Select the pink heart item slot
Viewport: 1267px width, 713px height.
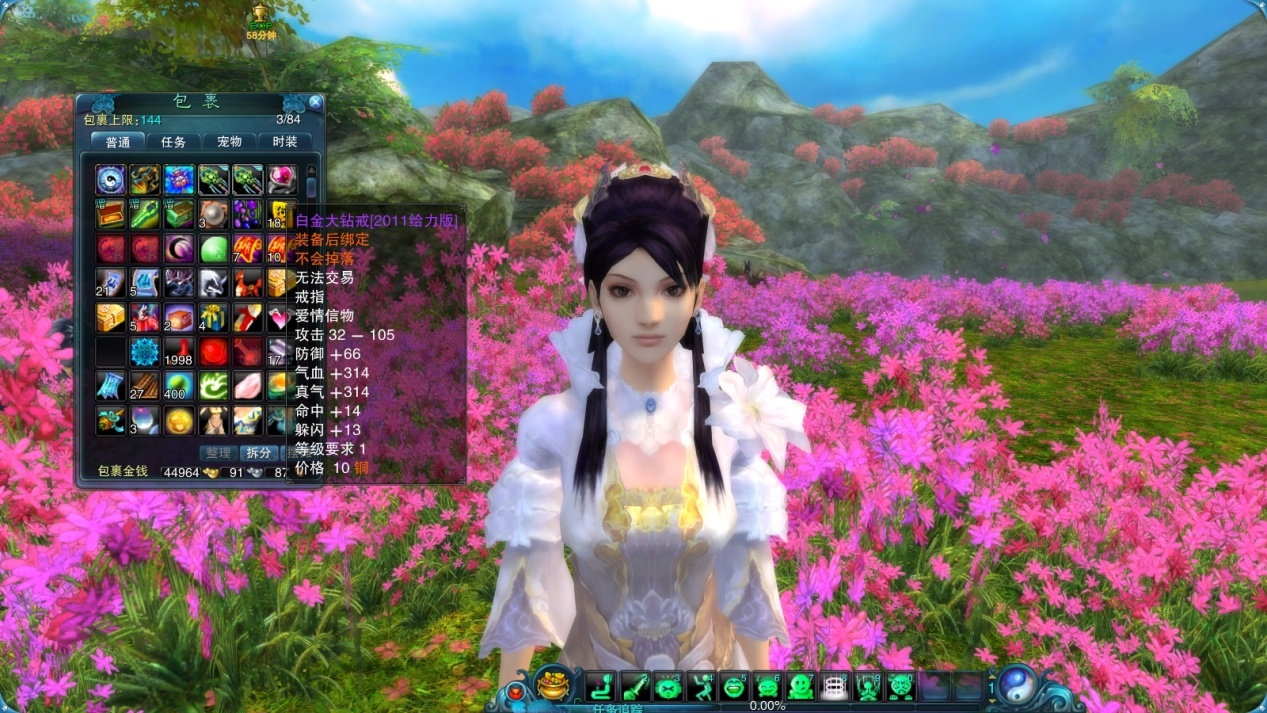click(281, 318)
